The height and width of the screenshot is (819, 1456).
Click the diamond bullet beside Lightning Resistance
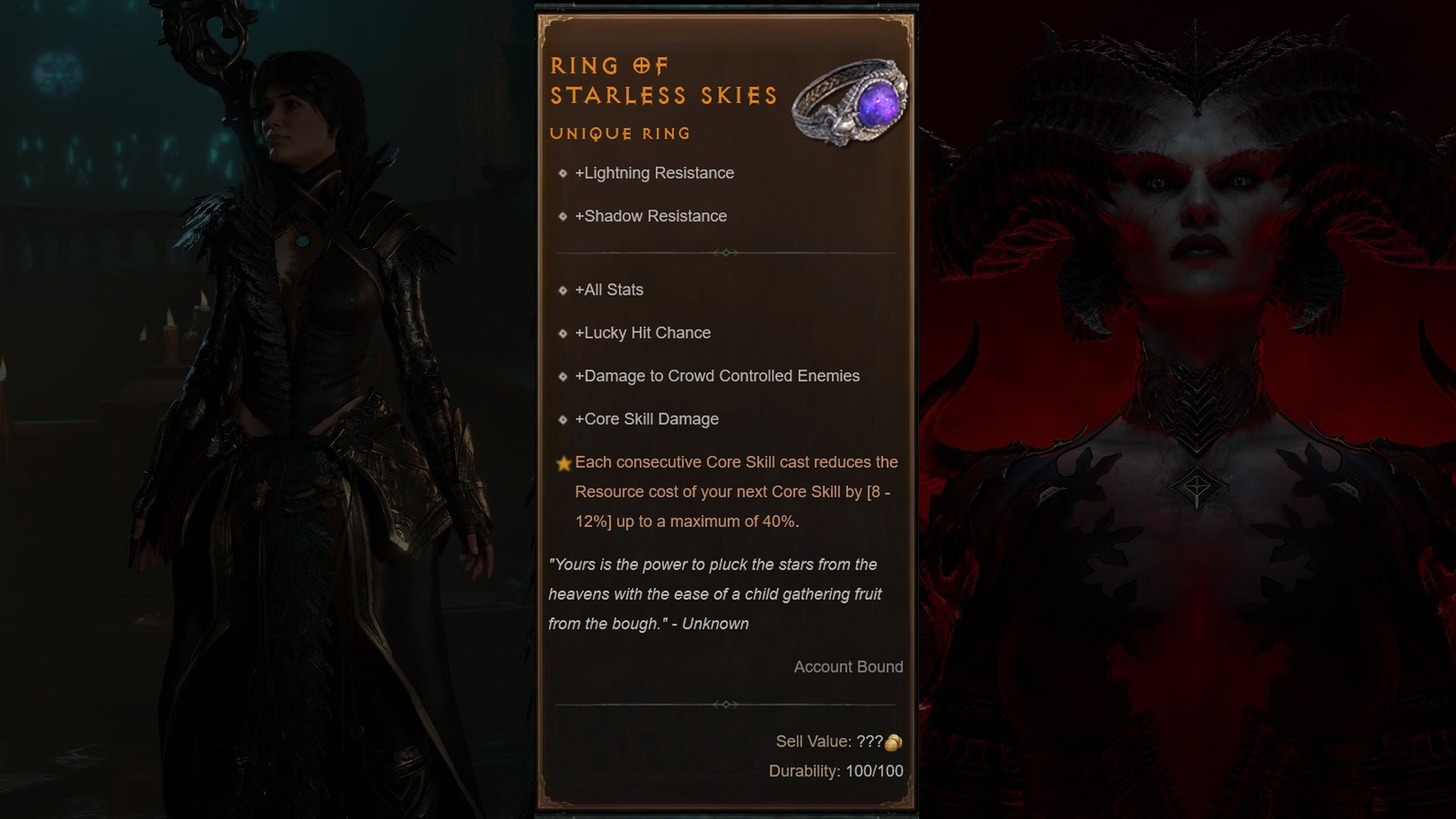click(563, 173)
